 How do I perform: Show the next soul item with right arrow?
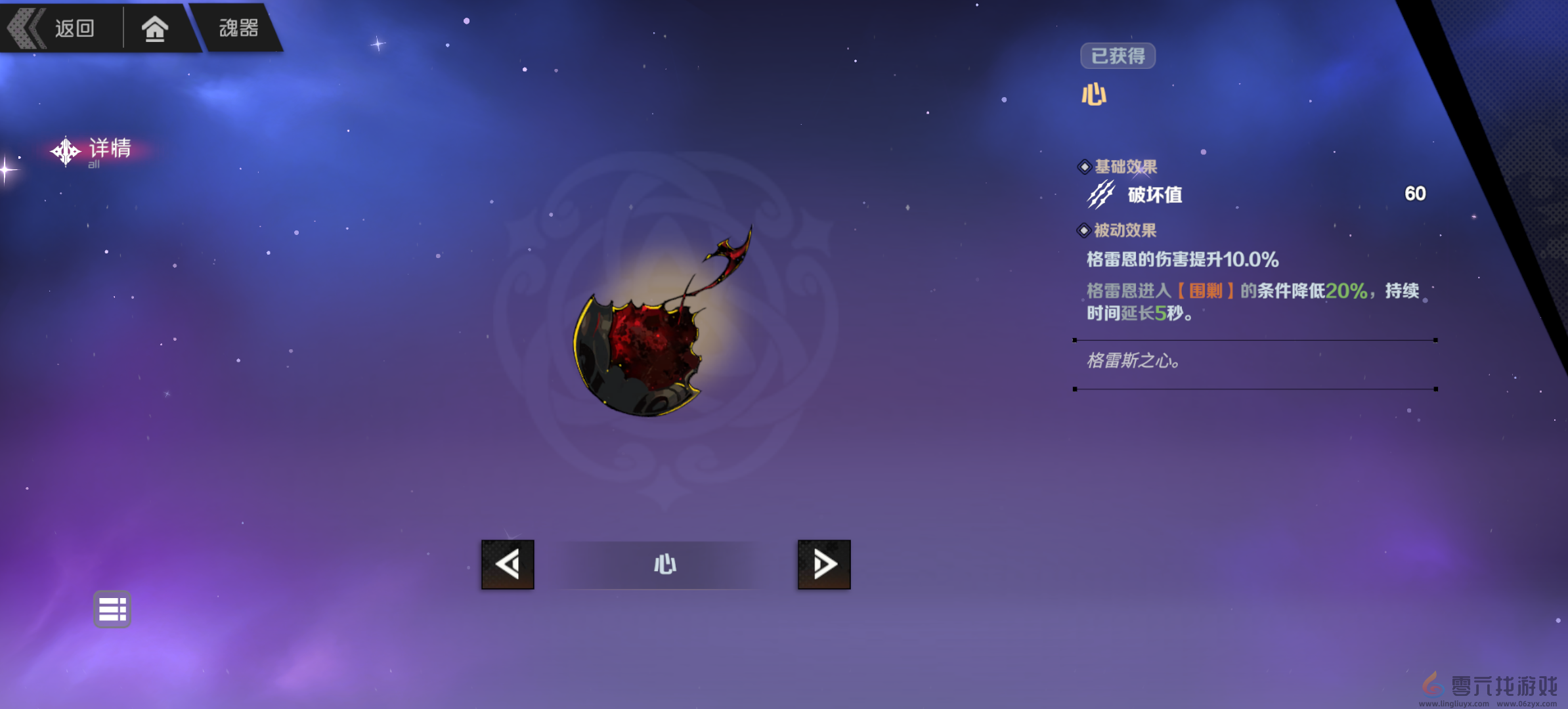[x=824, y=565]
